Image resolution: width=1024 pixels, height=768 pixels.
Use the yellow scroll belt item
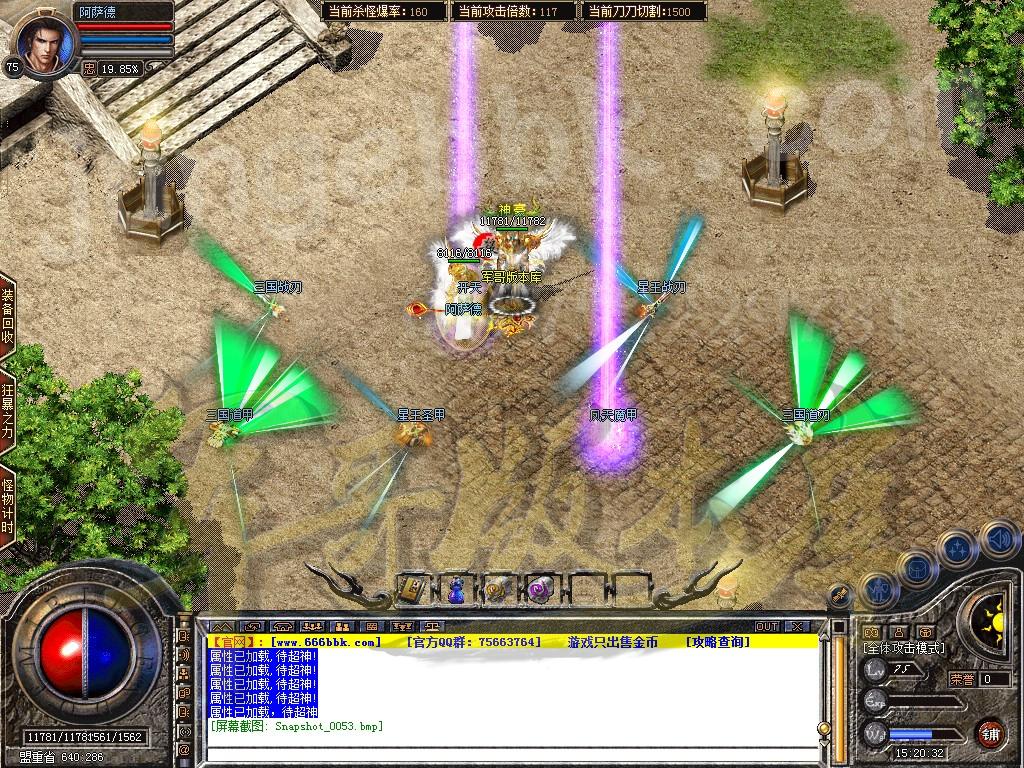coord(498,590)
